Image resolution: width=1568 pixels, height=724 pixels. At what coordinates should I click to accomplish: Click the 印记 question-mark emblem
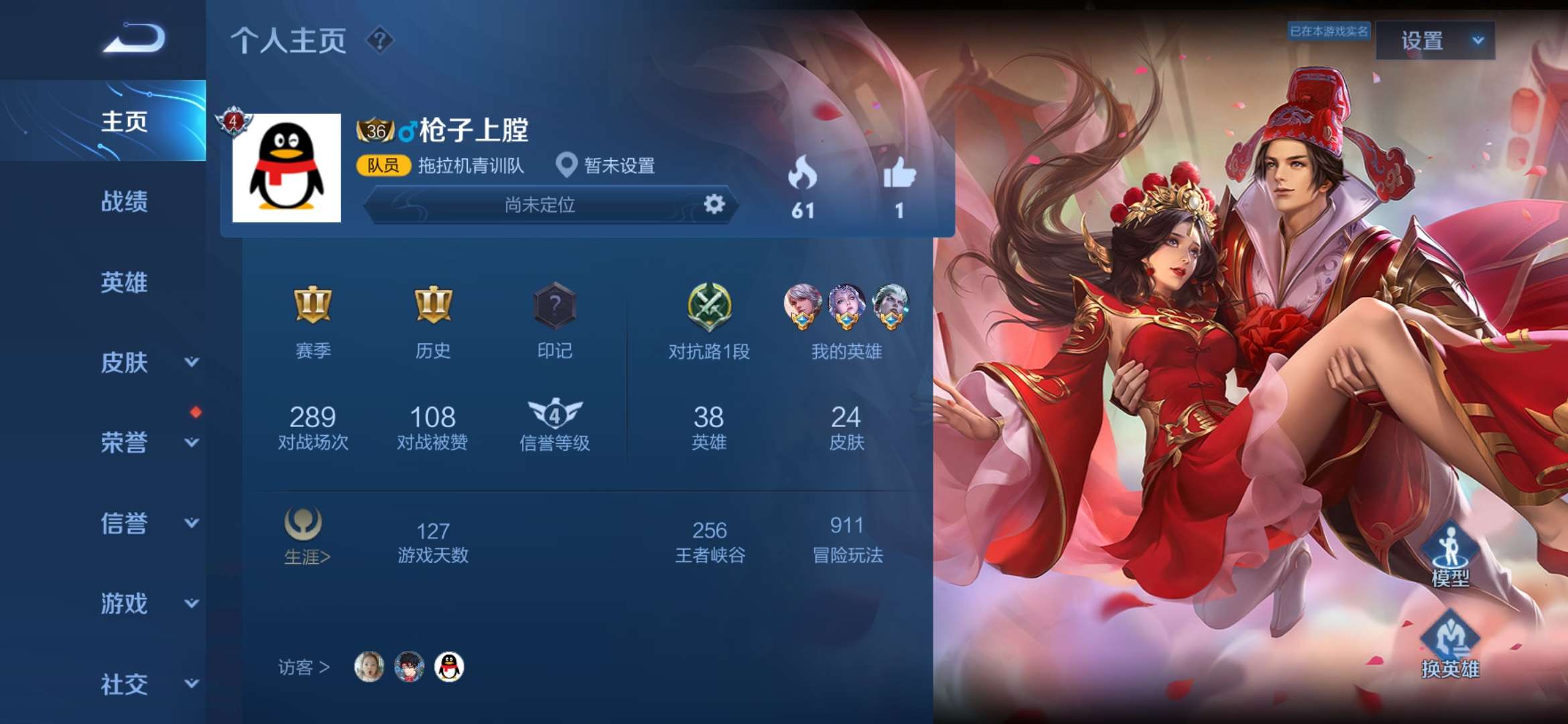click(x=554, y=307)
